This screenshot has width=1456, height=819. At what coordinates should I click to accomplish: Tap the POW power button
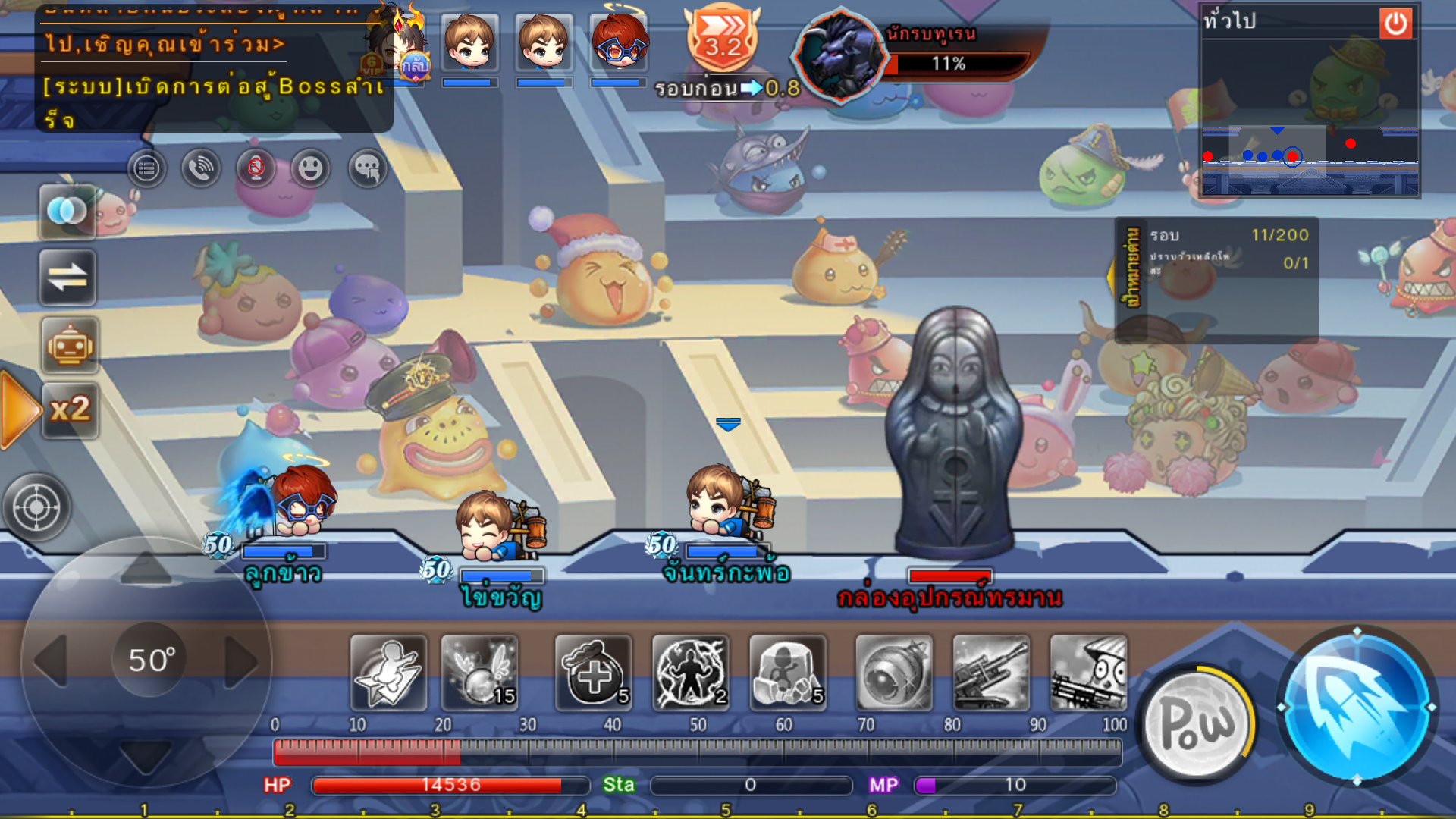pos(1196,723)
